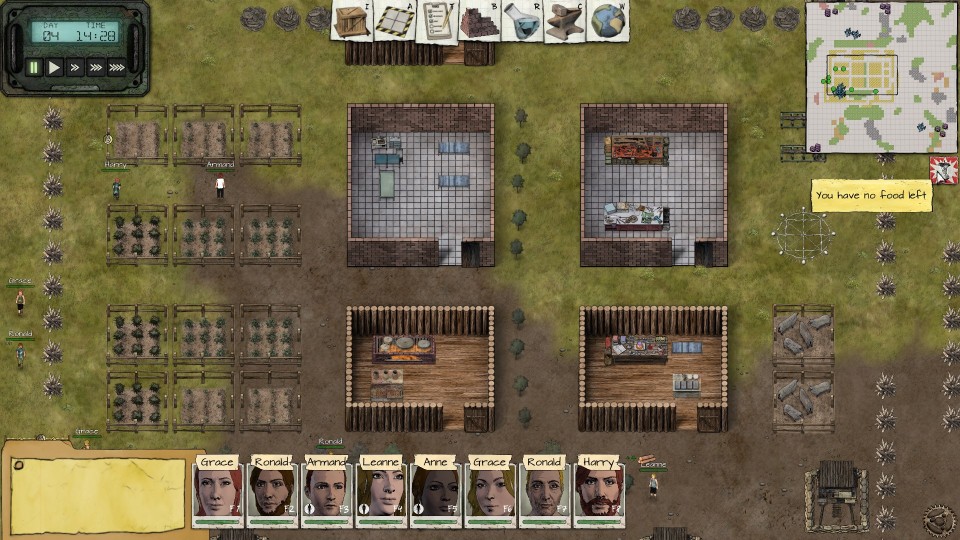The width and height of the screenshot is (960, 540).
Task: Select Leanne's portrait
Action: (x=382, y=491)
